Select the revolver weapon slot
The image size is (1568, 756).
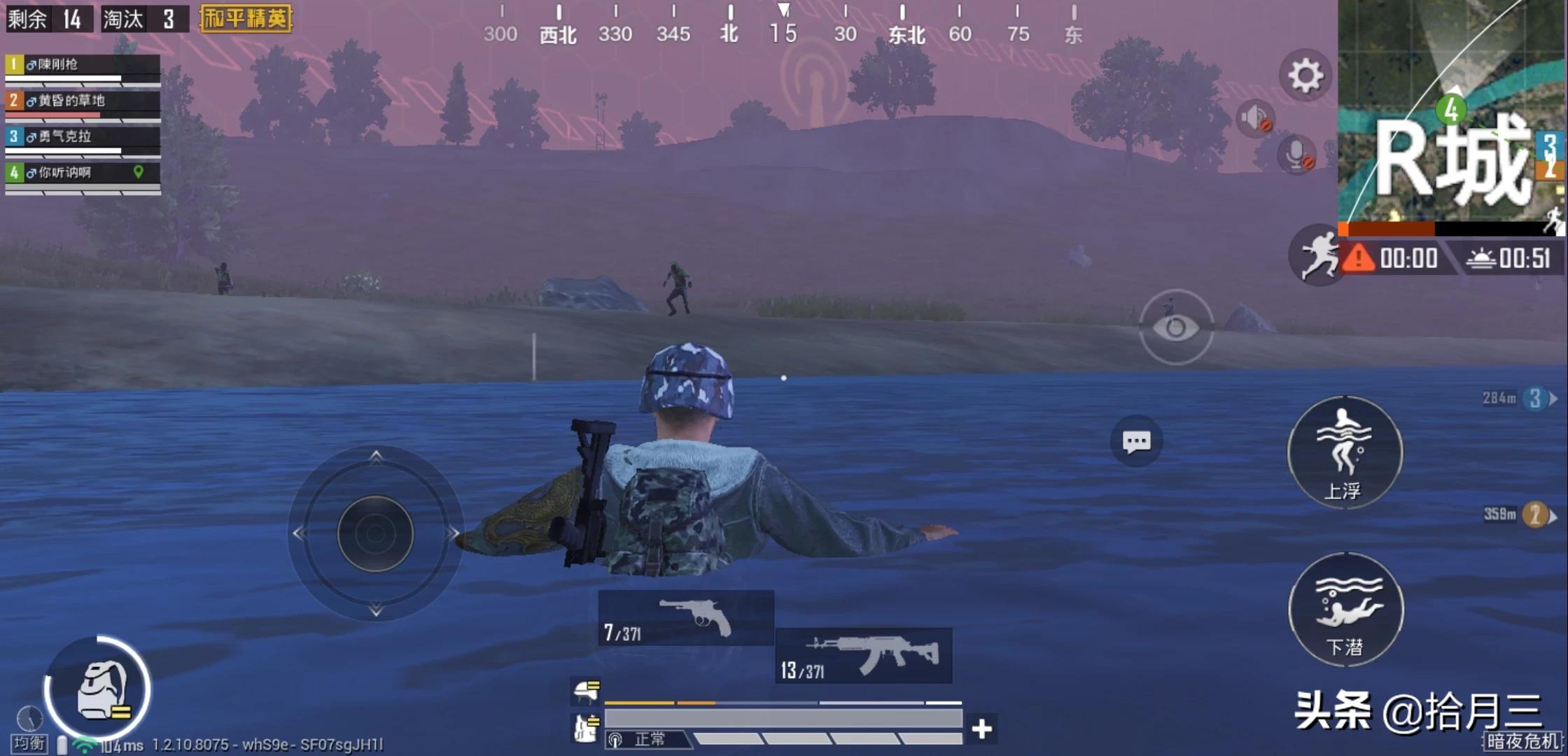click(686, 617)
